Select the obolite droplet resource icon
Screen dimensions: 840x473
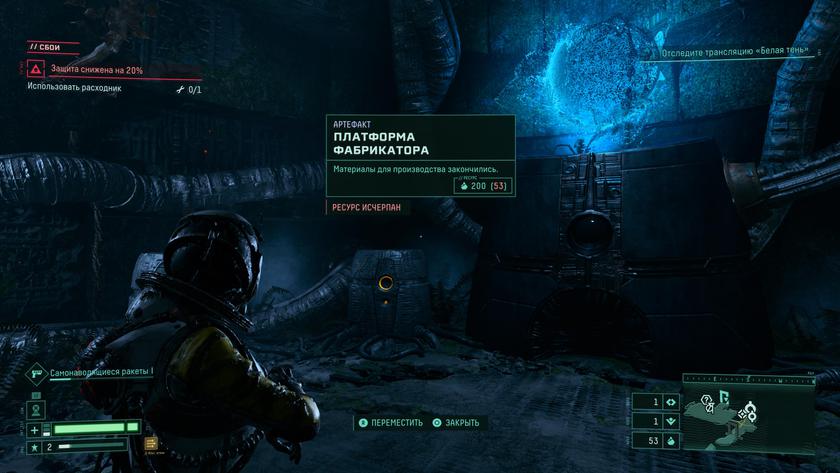pyautogui.click(x=670, y=441)
